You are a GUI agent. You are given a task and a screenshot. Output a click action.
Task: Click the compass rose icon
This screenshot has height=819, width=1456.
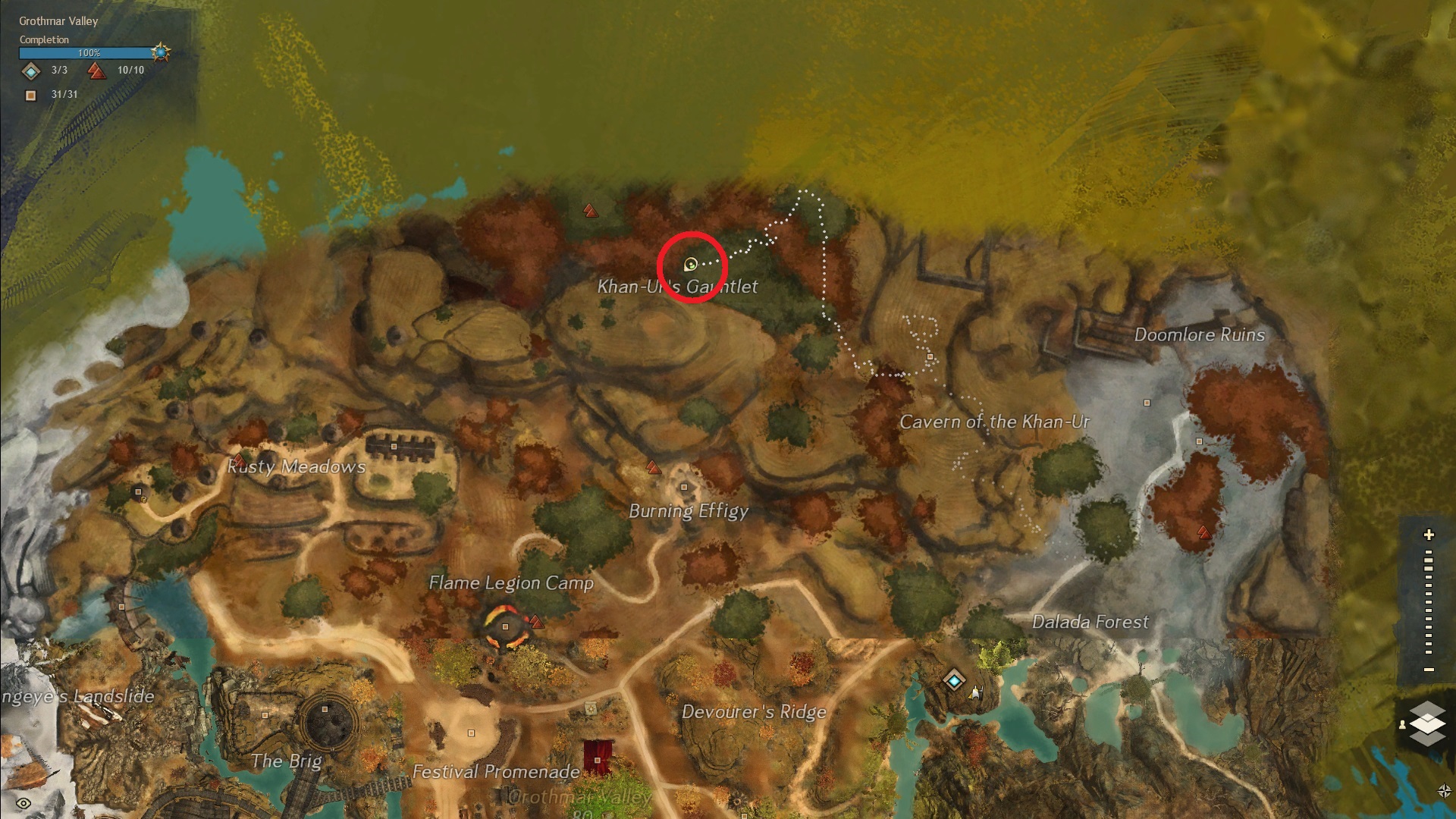click(1444, 791)
